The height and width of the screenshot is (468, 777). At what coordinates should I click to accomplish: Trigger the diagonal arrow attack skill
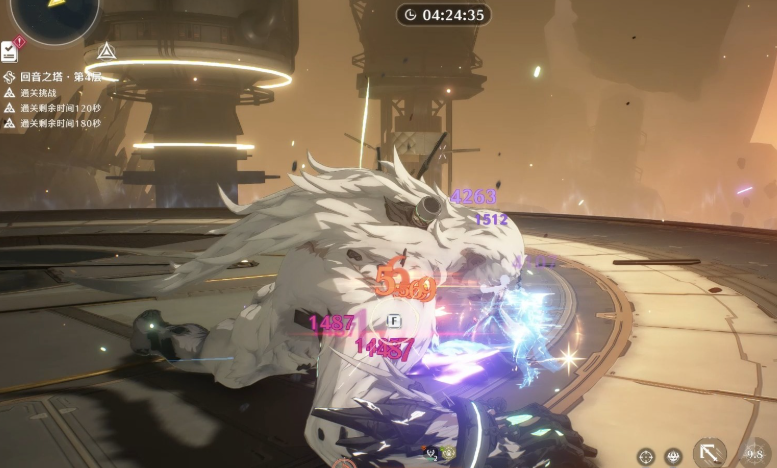tap(710, 453)
